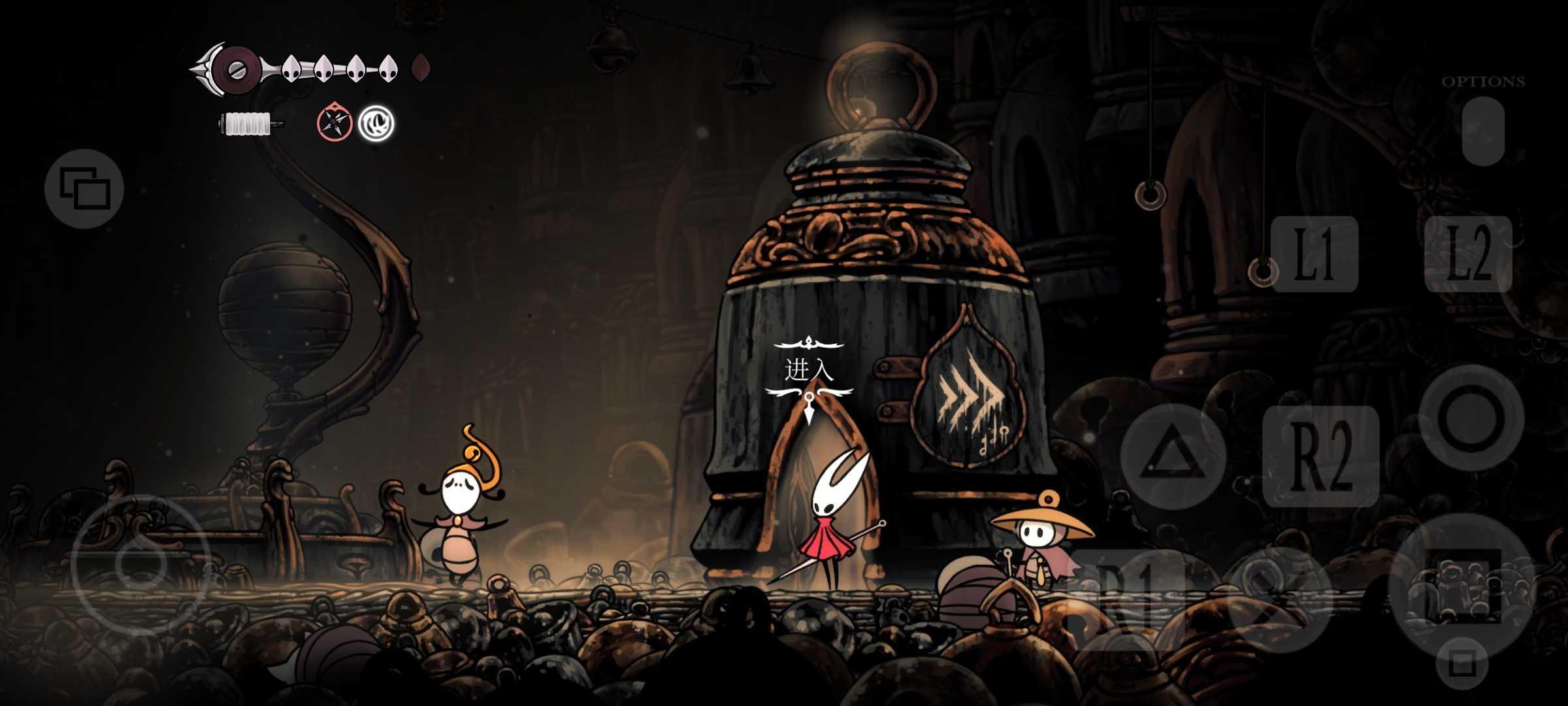The width and height of the screenshot is (1568, 706).
Task: Select the glowing white silk skill icon
Action: (376, 123)
